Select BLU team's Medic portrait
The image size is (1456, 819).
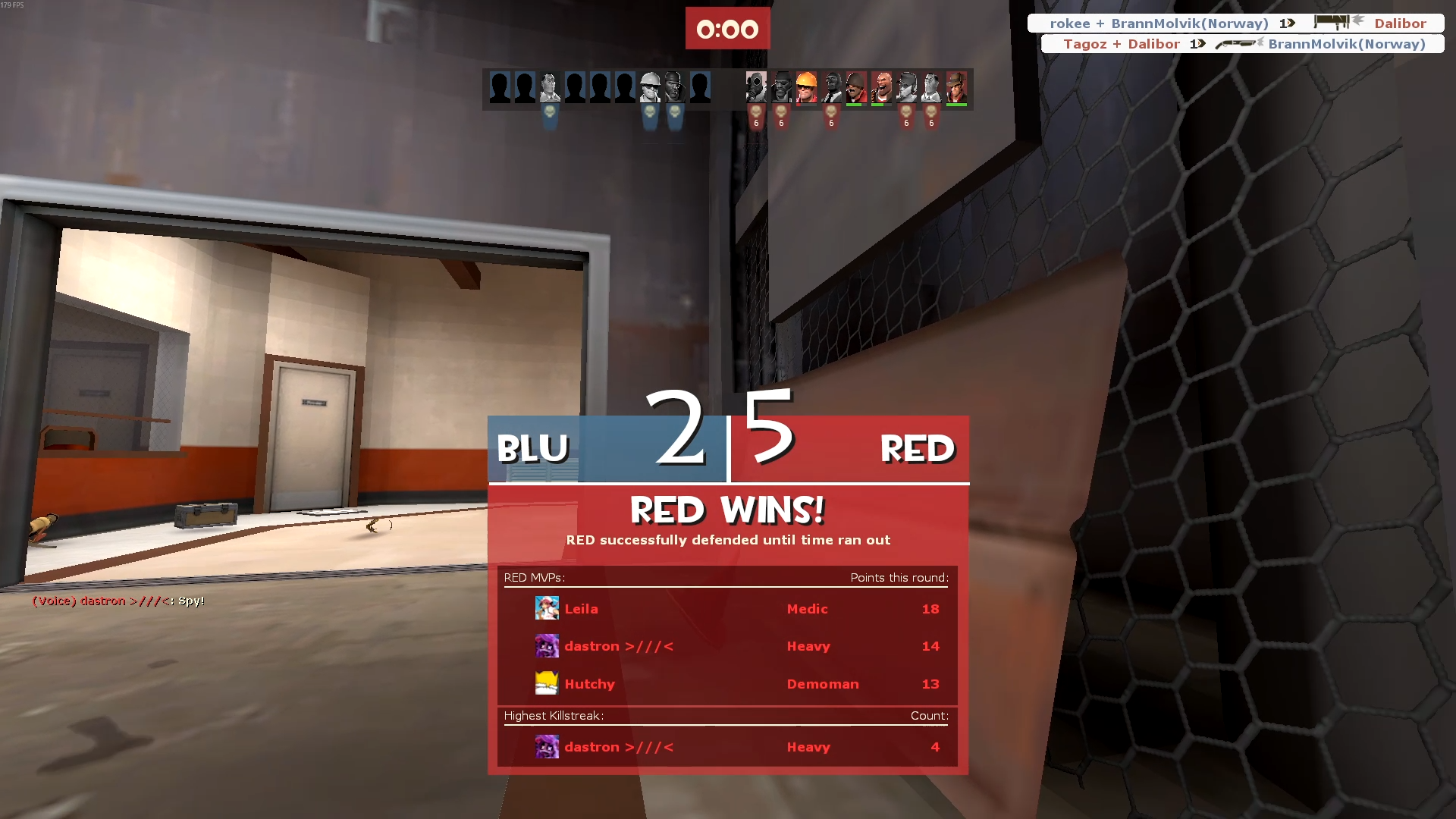pyautogui.click(x=550, y=87)
